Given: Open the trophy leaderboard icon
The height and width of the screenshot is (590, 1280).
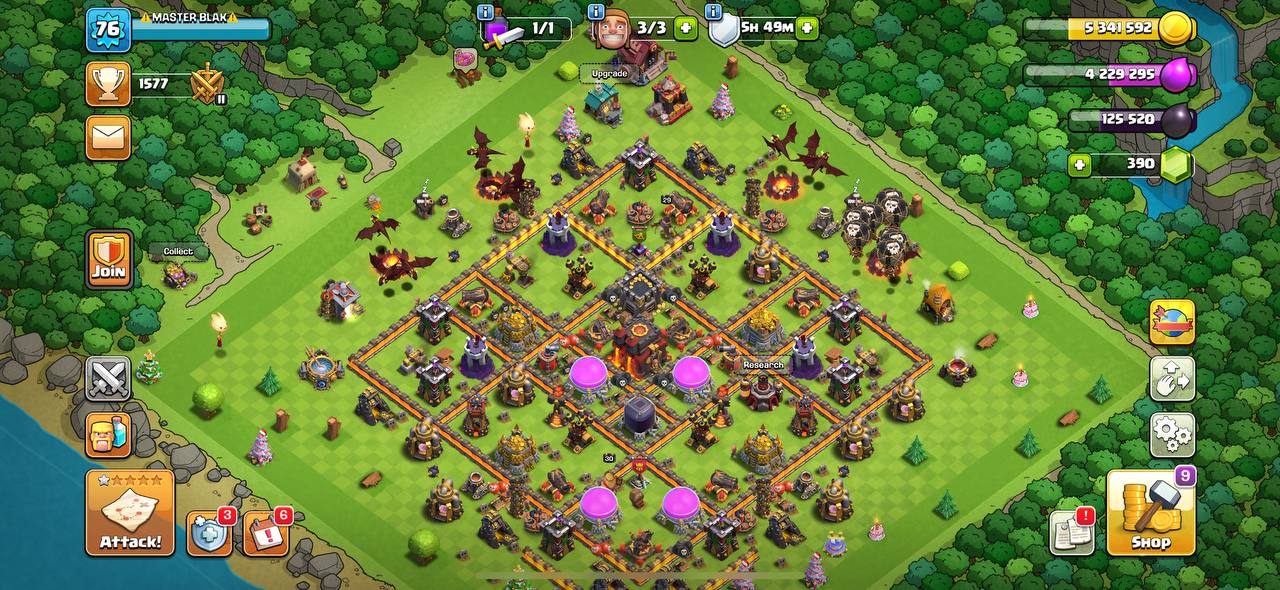Looking at the screenshot, I should 108,84.
